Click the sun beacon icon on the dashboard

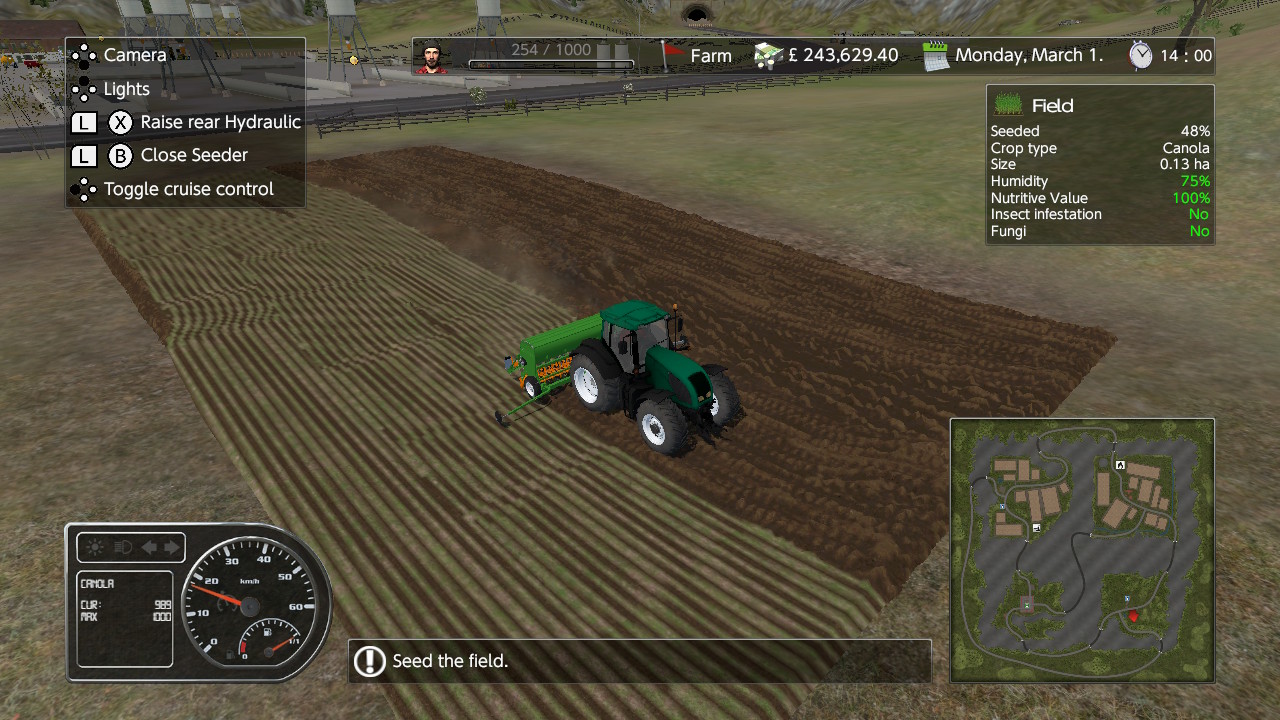pyautogui.click(x=94, y=547)
